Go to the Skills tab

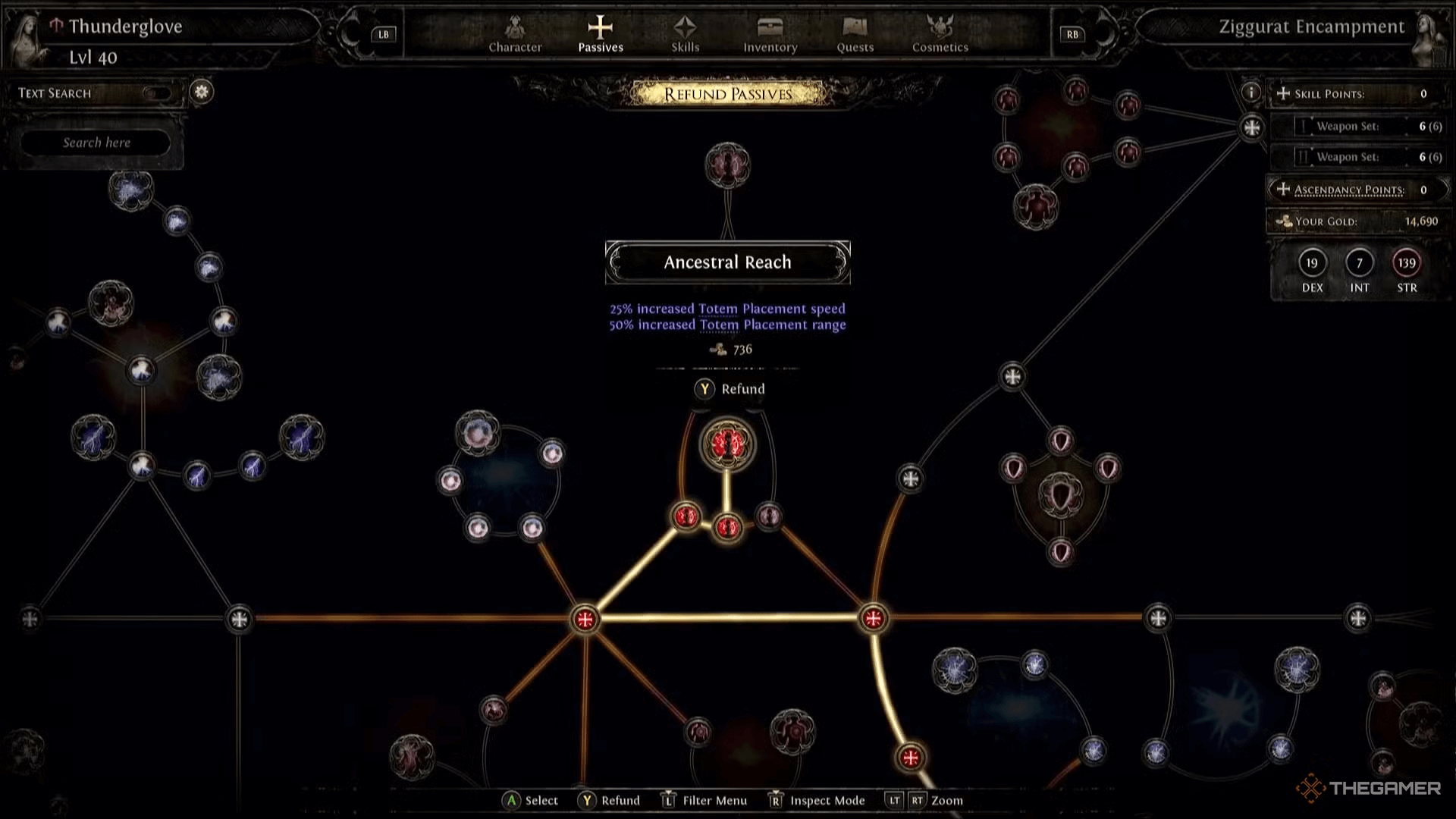685,35
